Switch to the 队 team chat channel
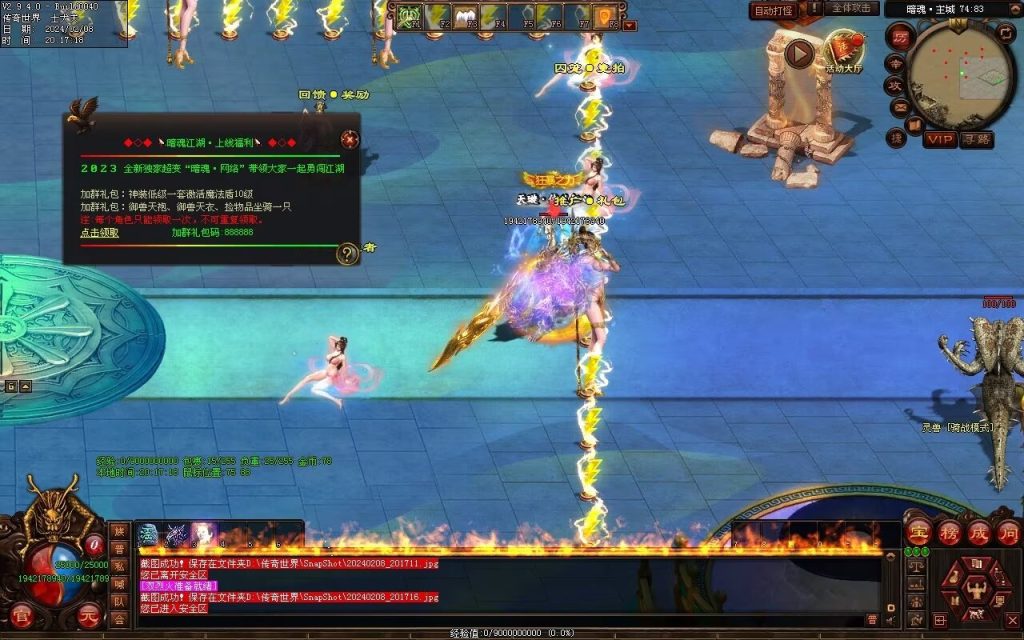 tap(119, 602)
